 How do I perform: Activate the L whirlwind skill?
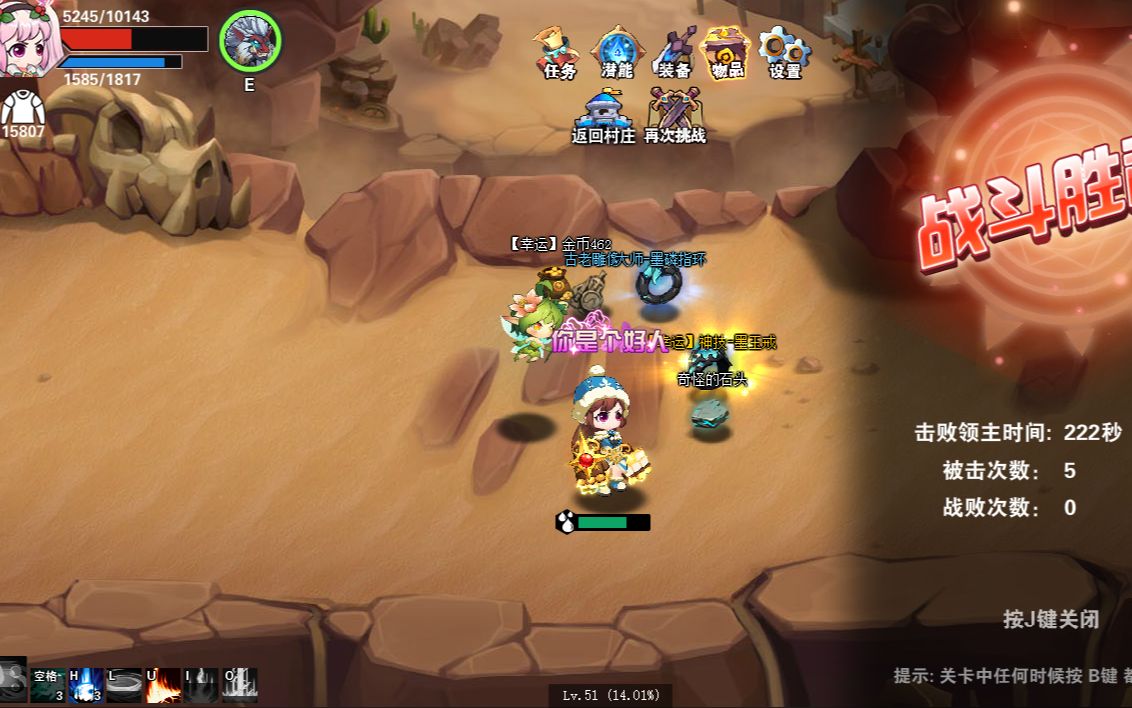tap(124, 685)
